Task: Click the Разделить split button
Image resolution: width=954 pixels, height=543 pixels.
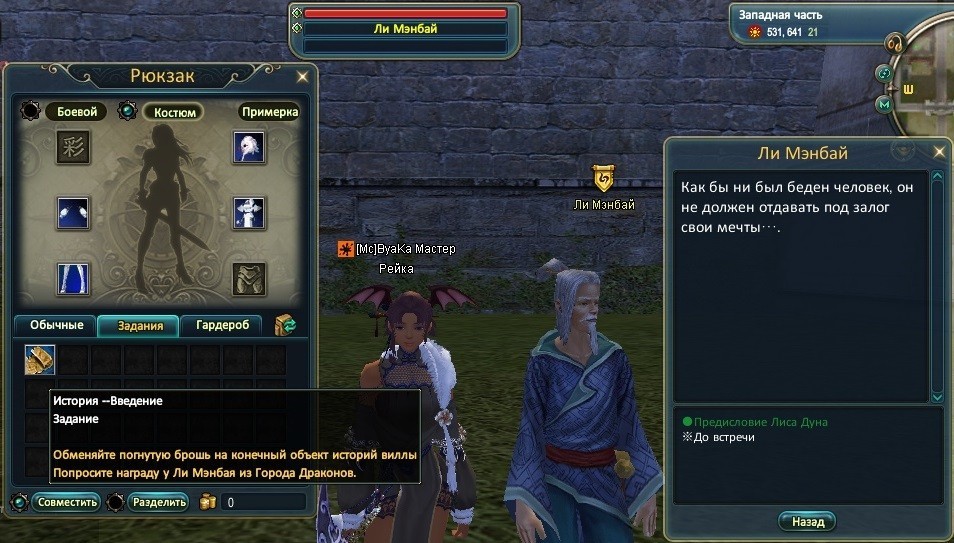Action: (158, 502)
